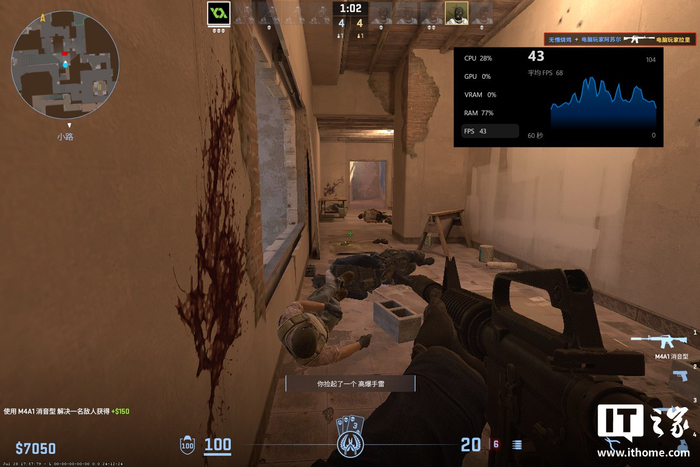700x467 pixels.
Task: Select the M4A1 silenced rifle weapon slot
Action: [x=663, y=342]
